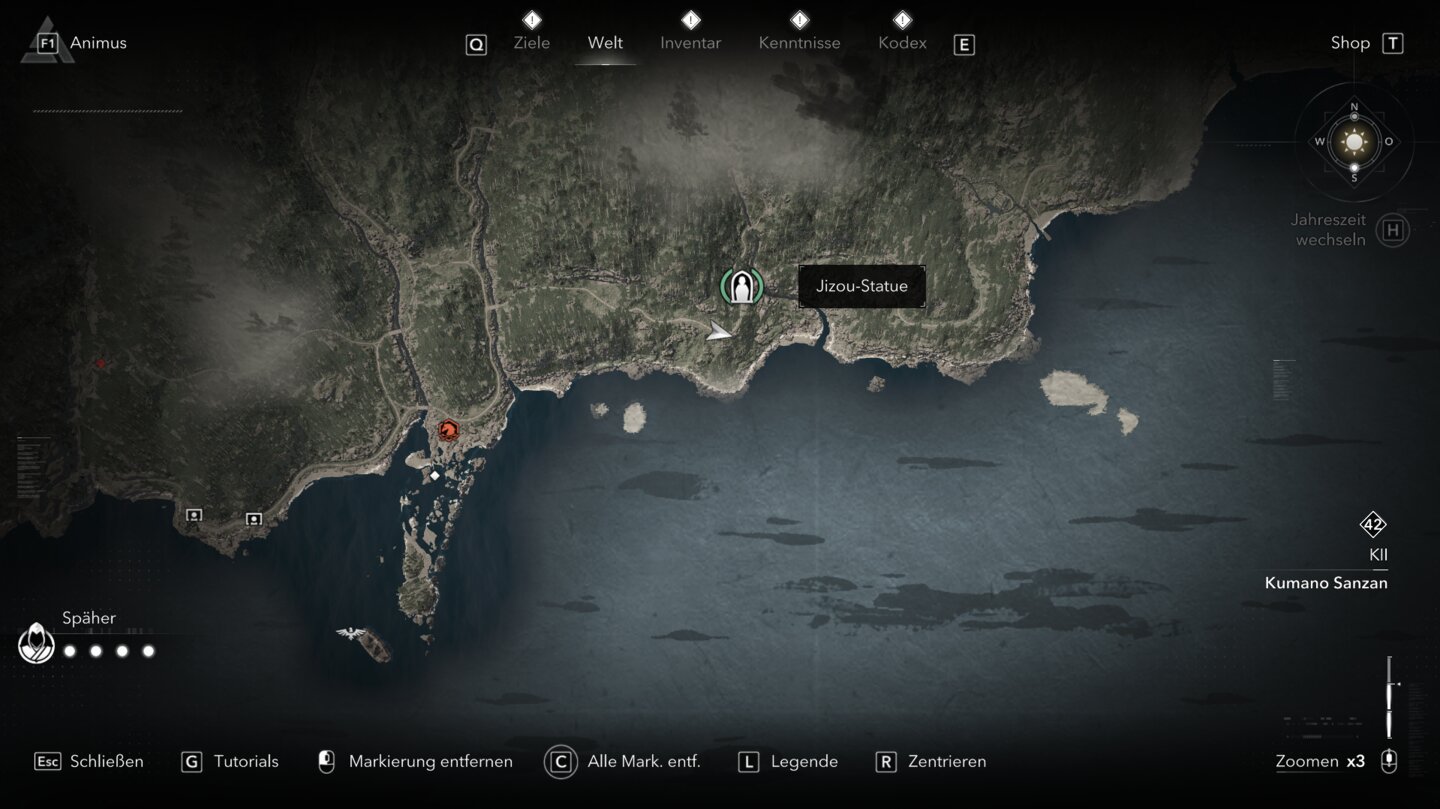The height and width of the screenshot is (809, 1440).
Task: Show the Kodex tab
Action: tap(902, 43)
